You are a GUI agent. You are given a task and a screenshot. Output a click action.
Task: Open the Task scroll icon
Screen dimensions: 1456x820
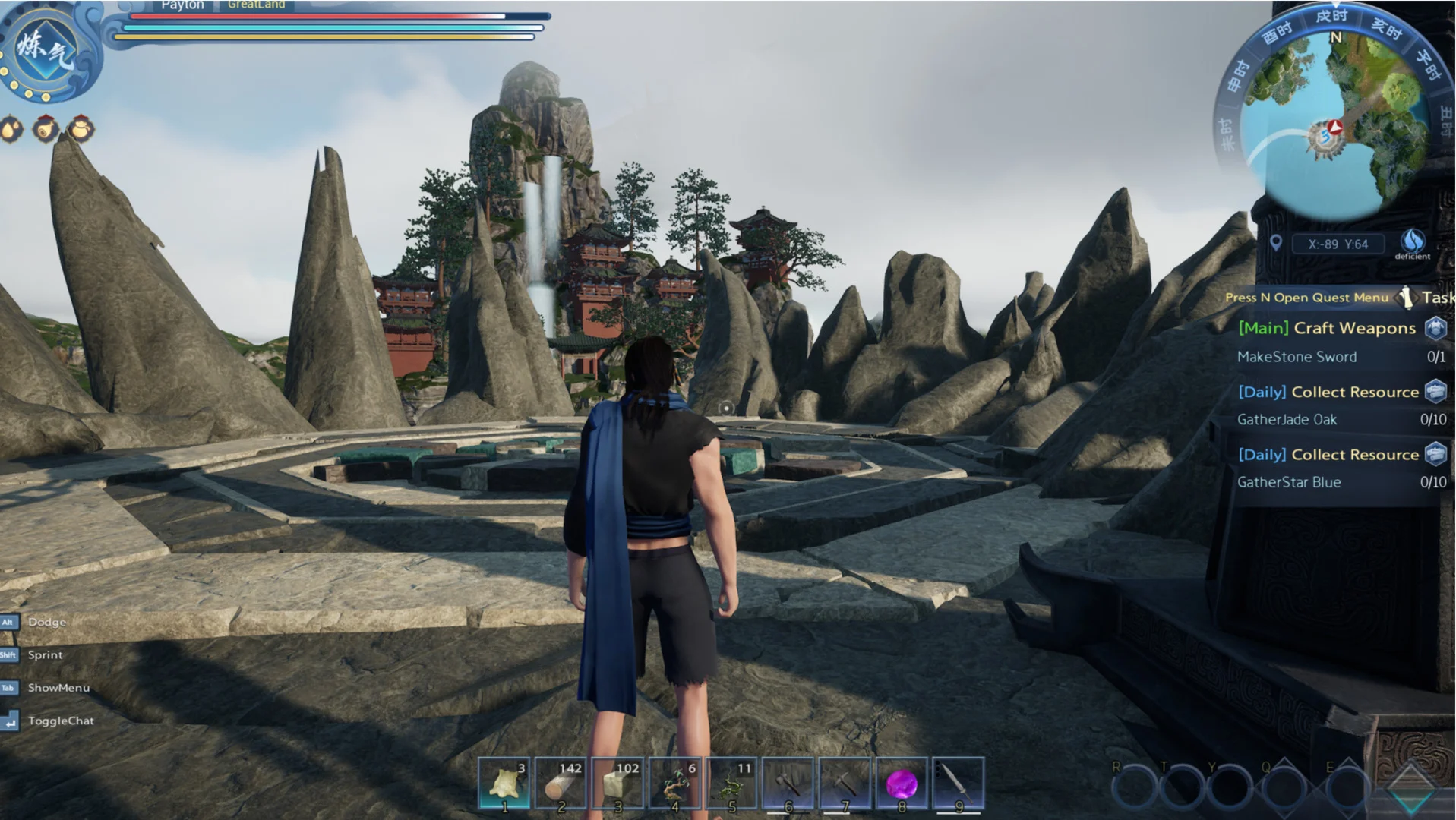1407,298
